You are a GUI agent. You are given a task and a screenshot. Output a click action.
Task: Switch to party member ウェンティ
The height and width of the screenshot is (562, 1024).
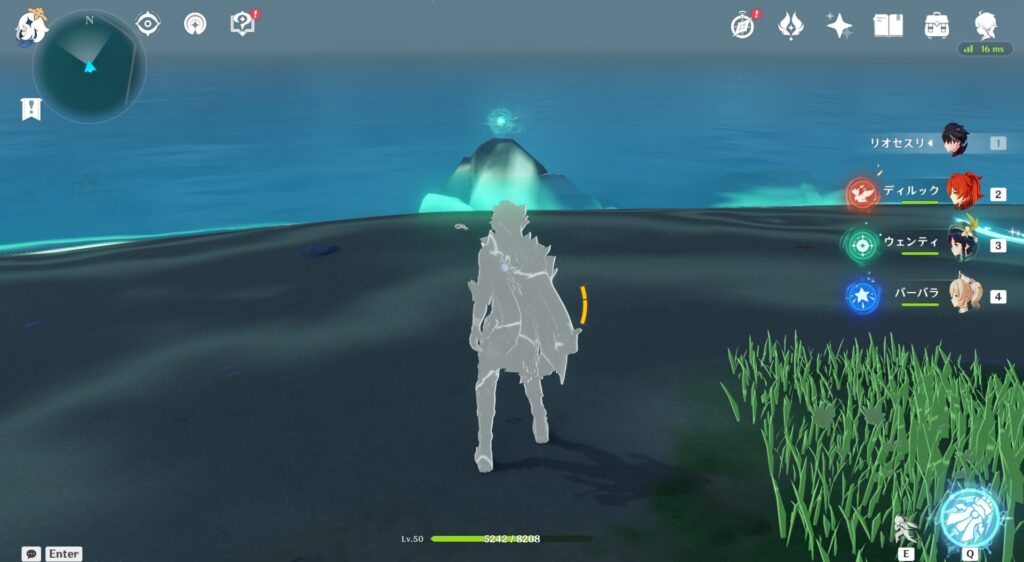tap(962, 244)
